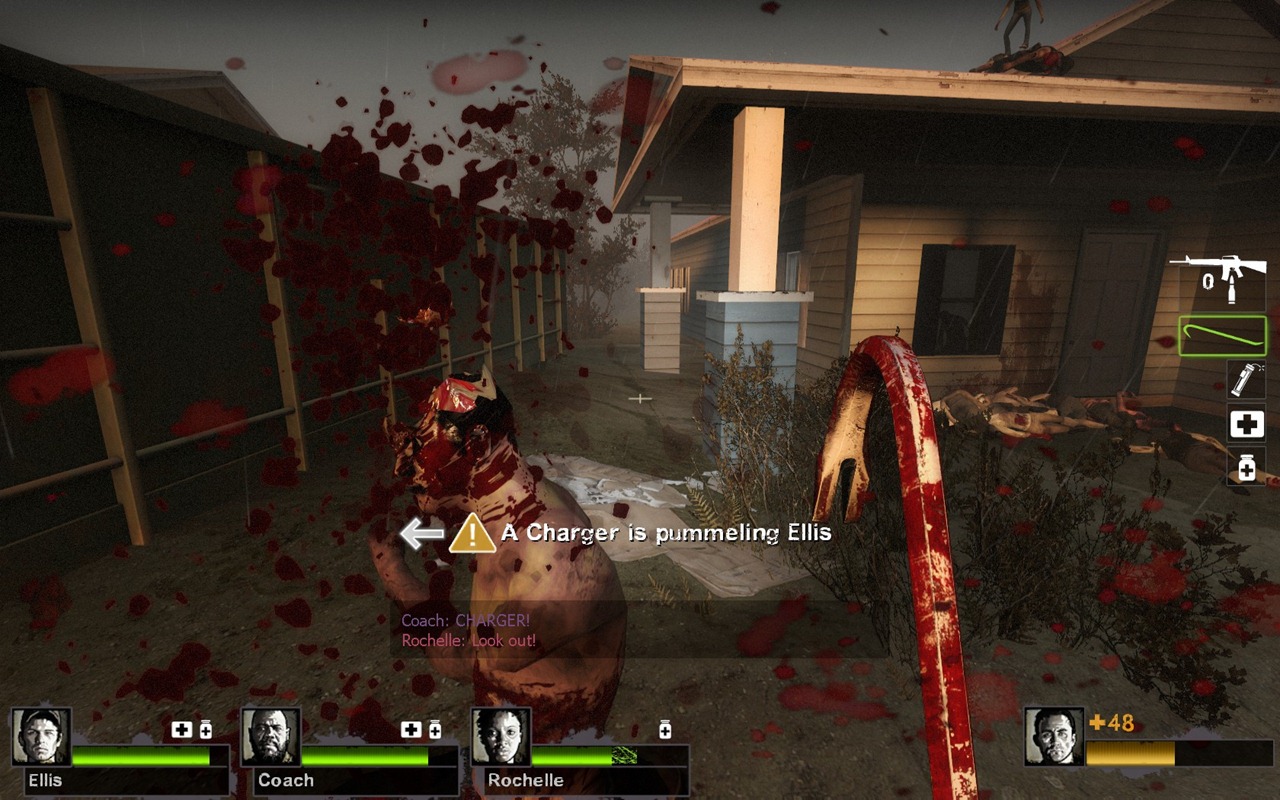Click Ellis's first aid kit icon

click(181, 730)
